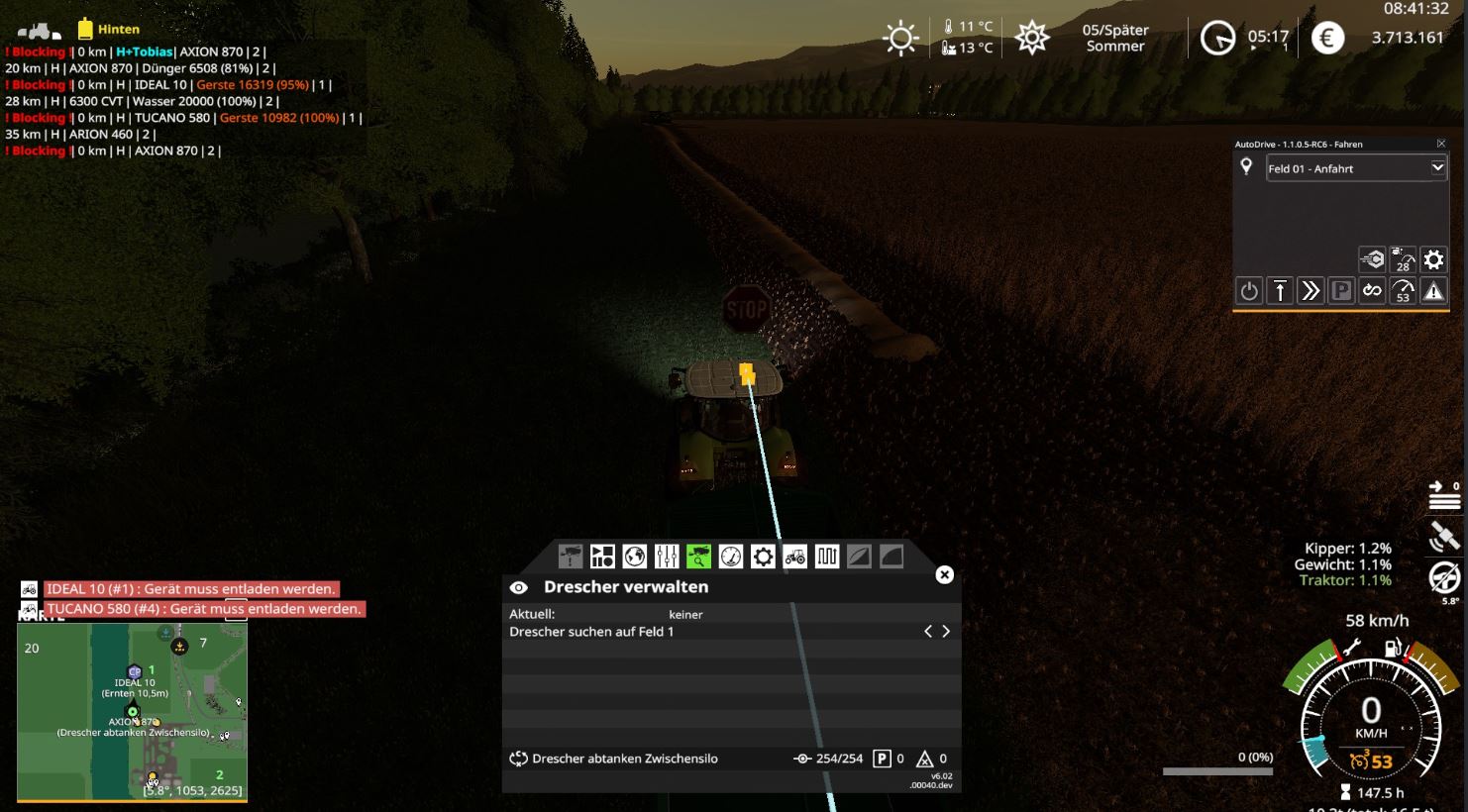1468x812 pixels.
Task: Switch to the sliders tab in Courseplay toolbar
Action: pyautogui.click(x=666, y=557)
